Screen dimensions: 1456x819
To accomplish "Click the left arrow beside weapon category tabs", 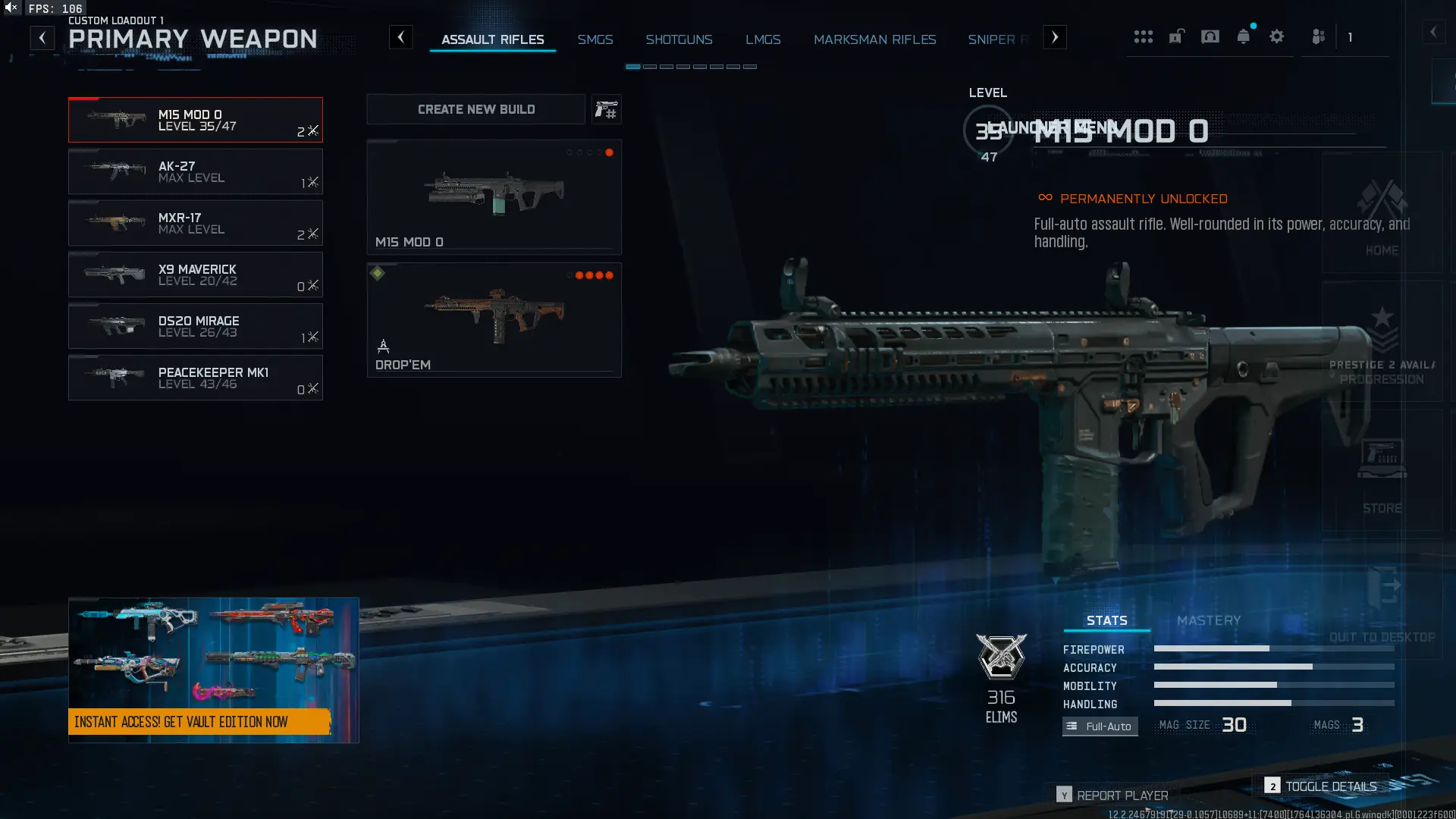I will (x=401, y=36).
